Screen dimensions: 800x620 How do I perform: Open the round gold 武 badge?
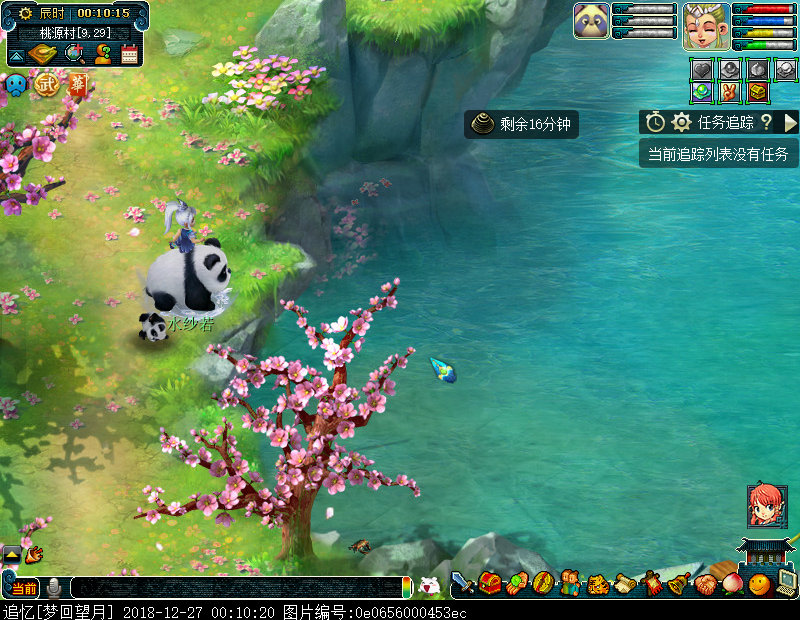click(47, 85)
